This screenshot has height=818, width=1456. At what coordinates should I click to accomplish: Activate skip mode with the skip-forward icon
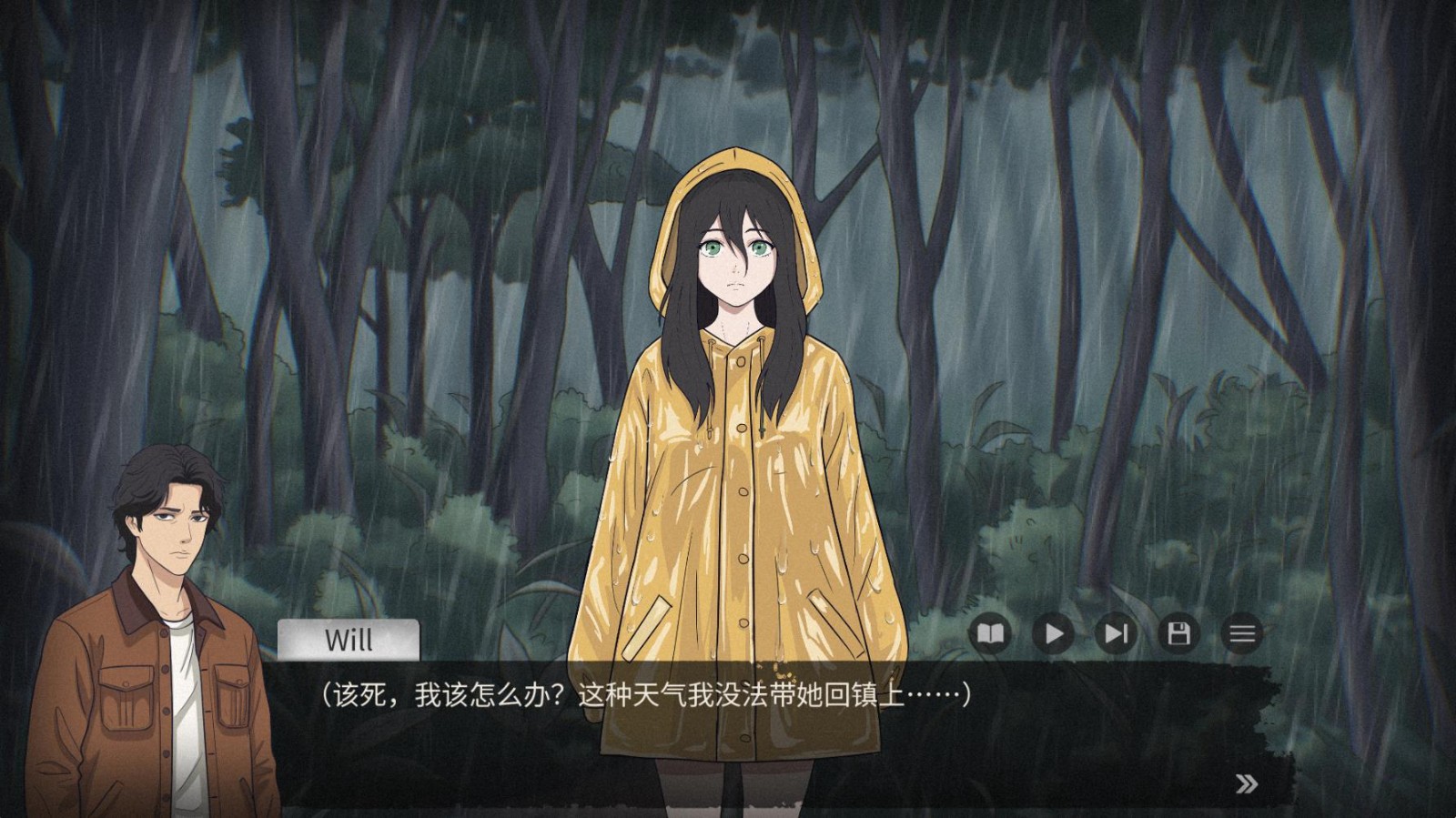pos(1116,633)
